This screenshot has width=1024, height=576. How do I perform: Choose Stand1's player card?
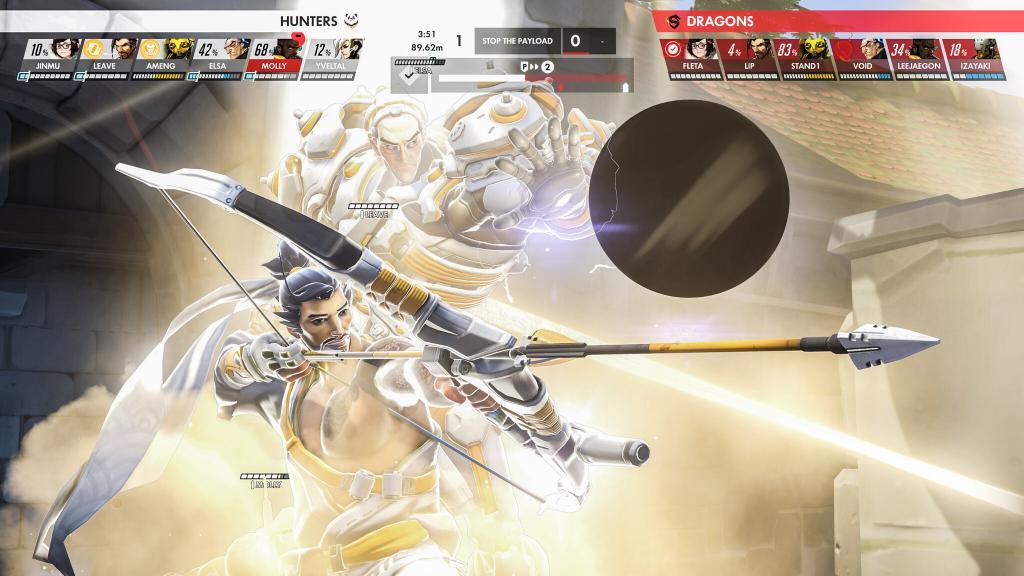click(803, 54)
